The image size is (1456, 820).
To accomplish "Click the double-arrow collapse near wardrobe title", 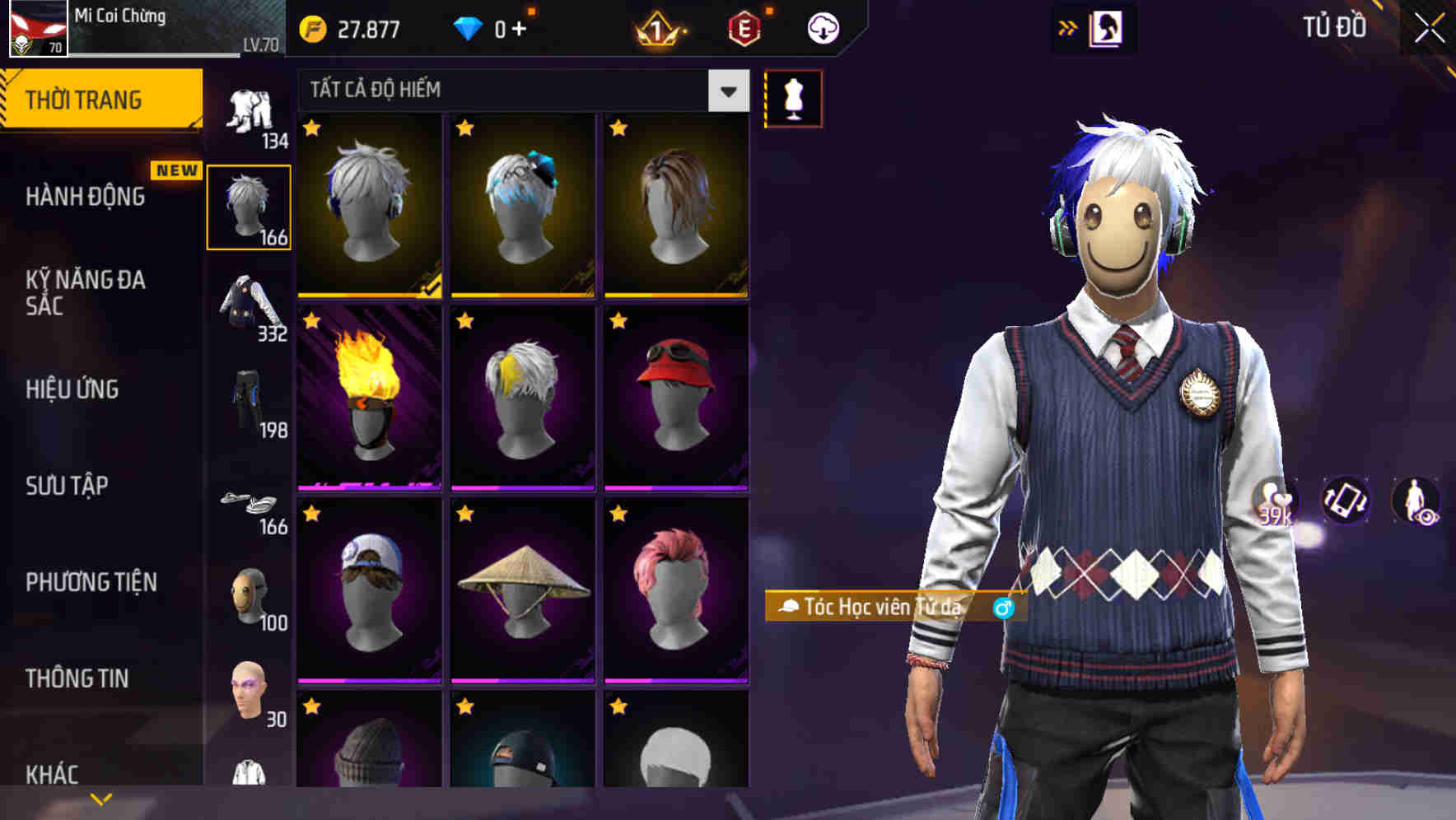I will 1066,27.
